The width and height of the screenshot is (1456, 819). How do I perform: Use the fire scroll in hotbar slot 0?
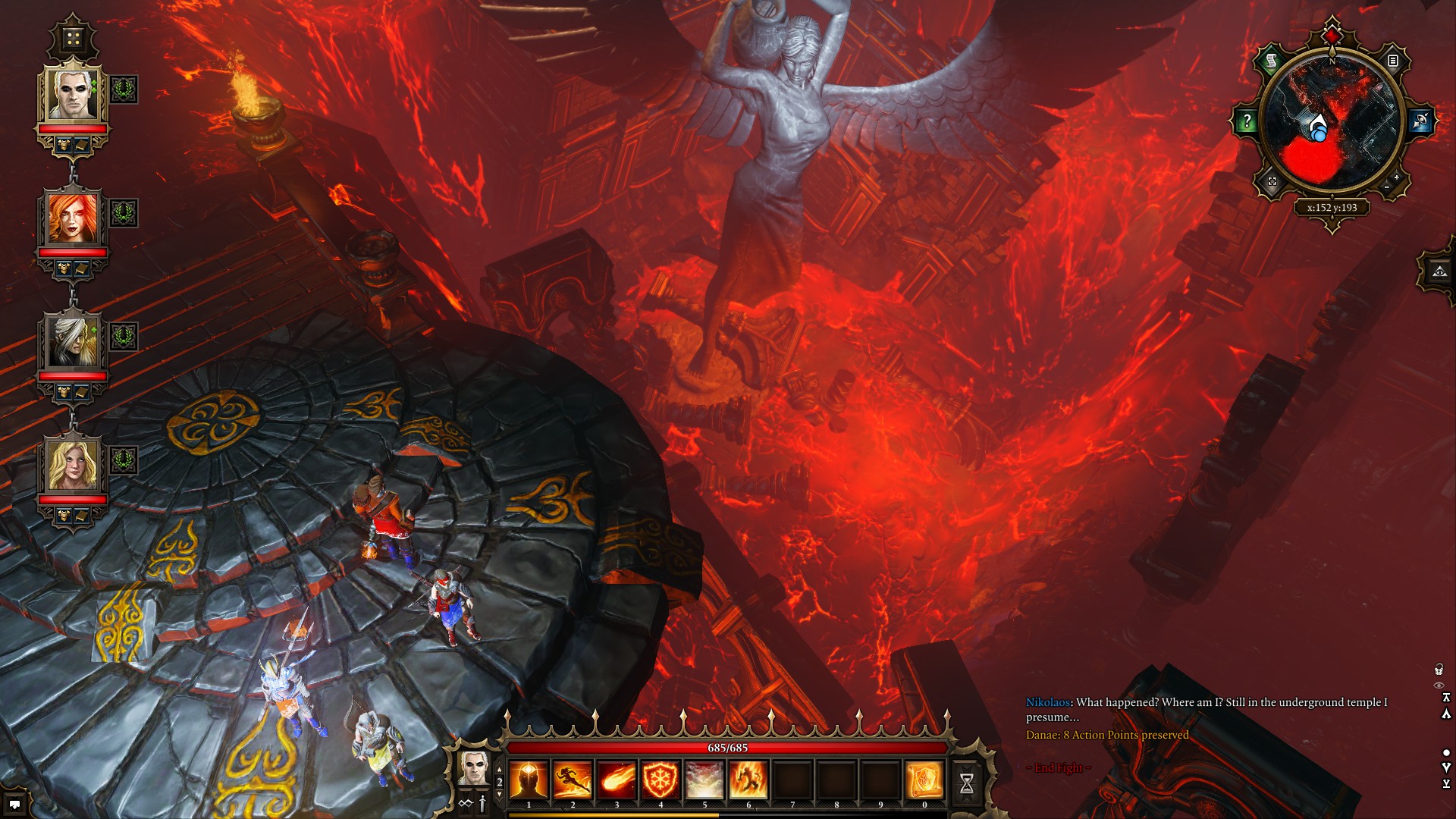tap(925, 781)
